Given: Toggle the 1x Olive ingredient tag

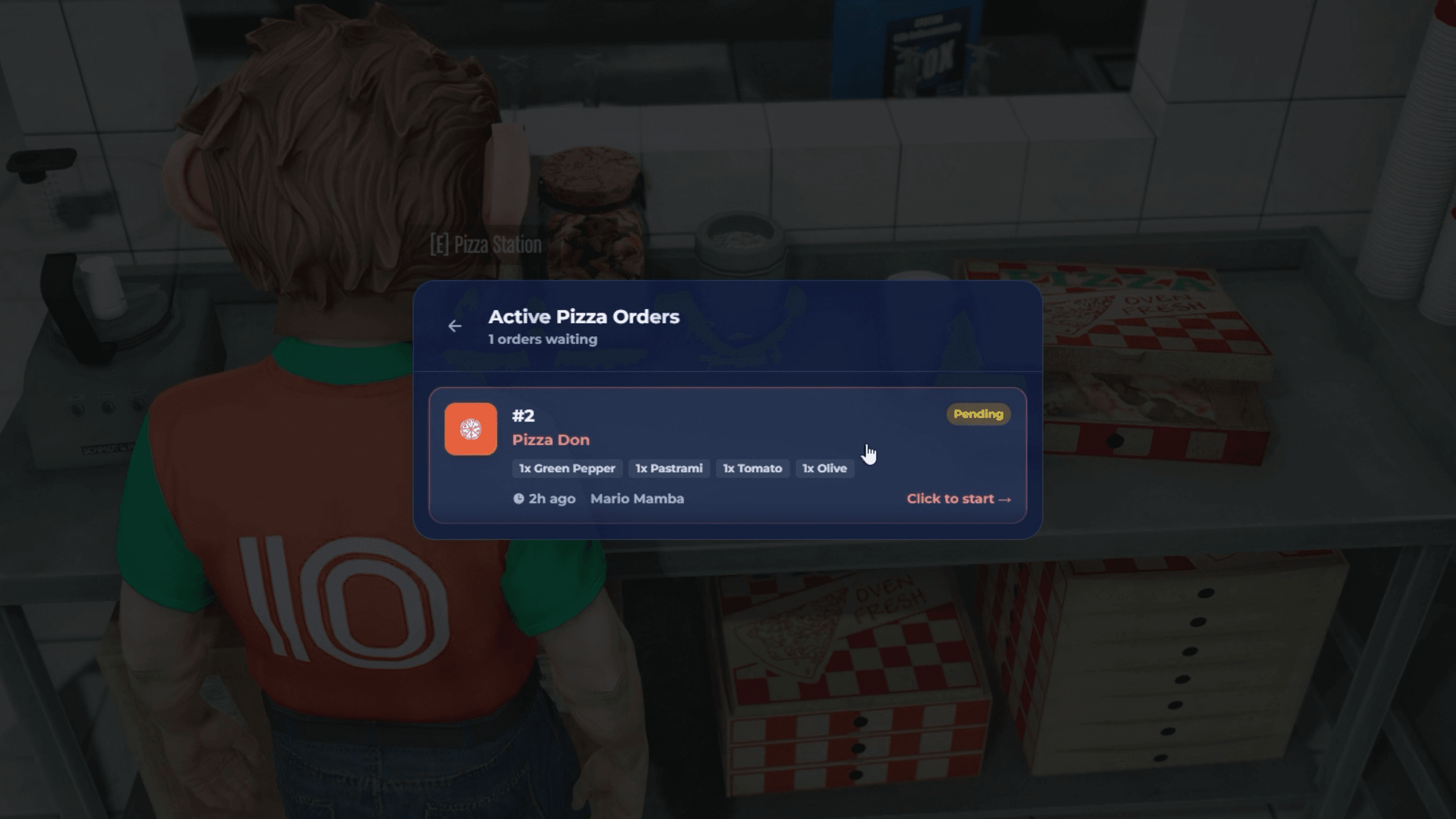Looking at the screenshot, I should [x=824, y=468].
